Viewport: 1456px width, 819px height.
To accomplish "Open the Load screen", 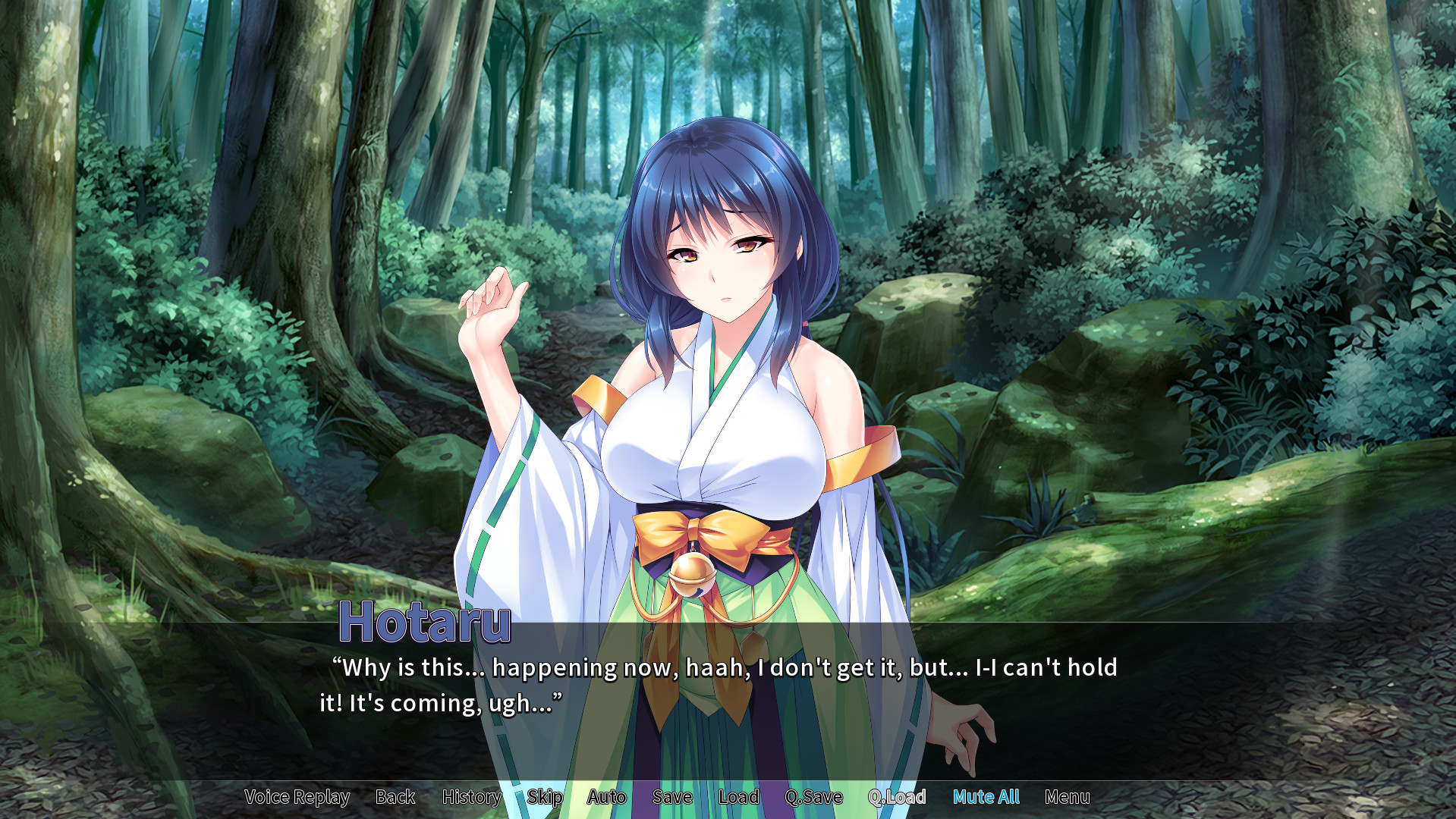I will [x=737, y=797].
